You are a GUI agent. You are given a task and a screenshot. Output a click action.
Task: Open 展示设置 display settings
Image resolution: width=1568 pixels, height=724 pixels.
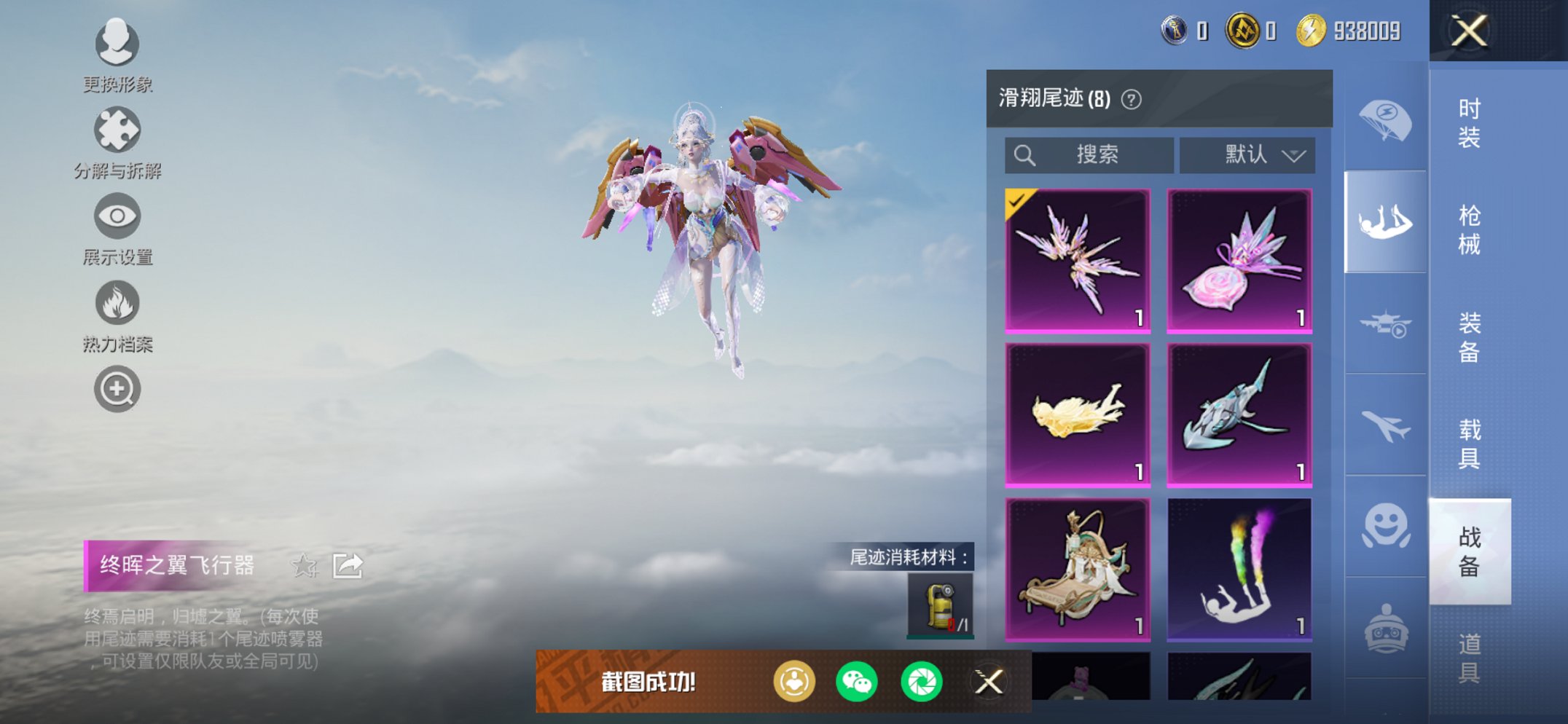click(x=117, y=217)
